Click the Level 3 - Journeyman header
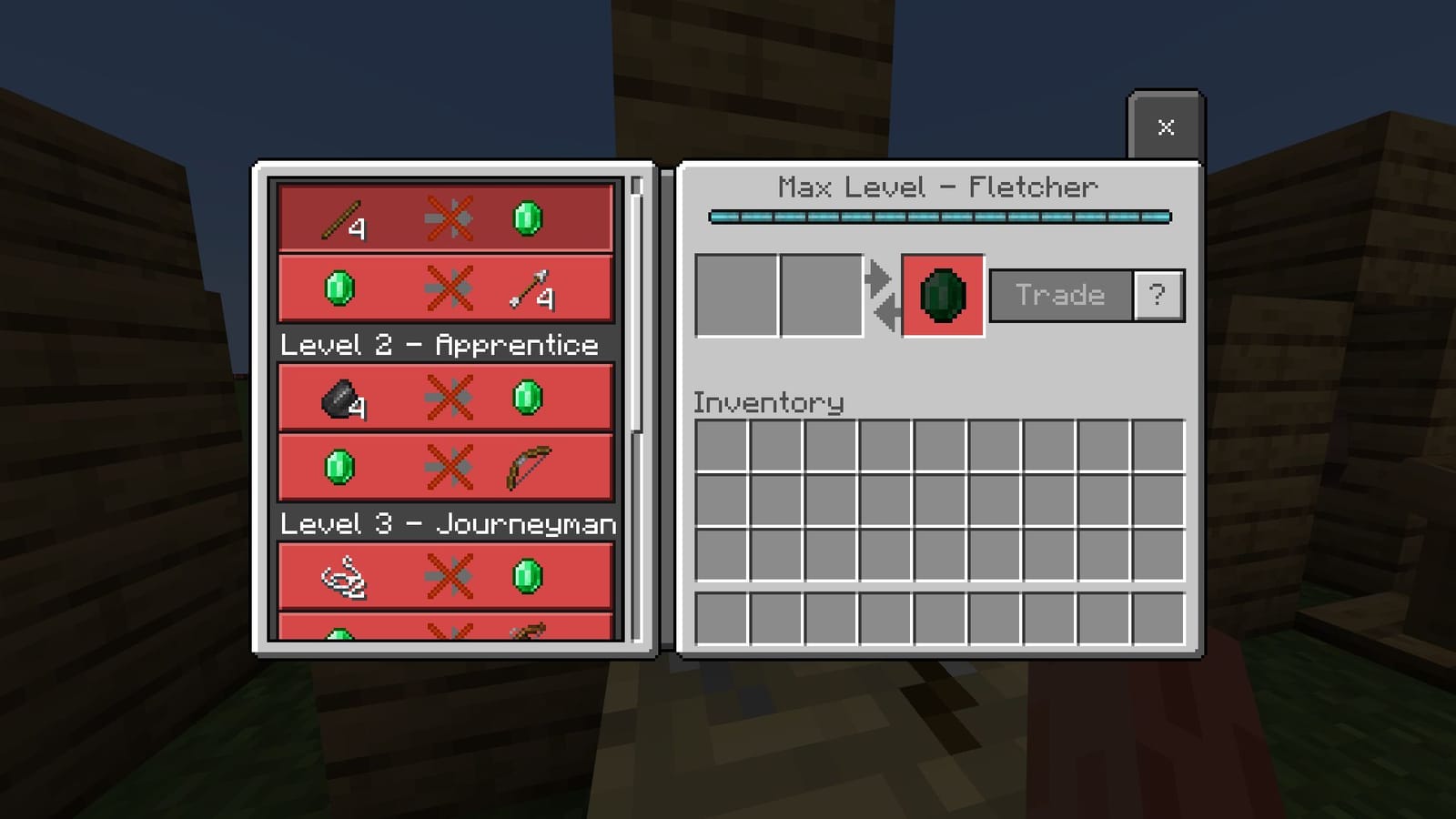 [447, 524]
